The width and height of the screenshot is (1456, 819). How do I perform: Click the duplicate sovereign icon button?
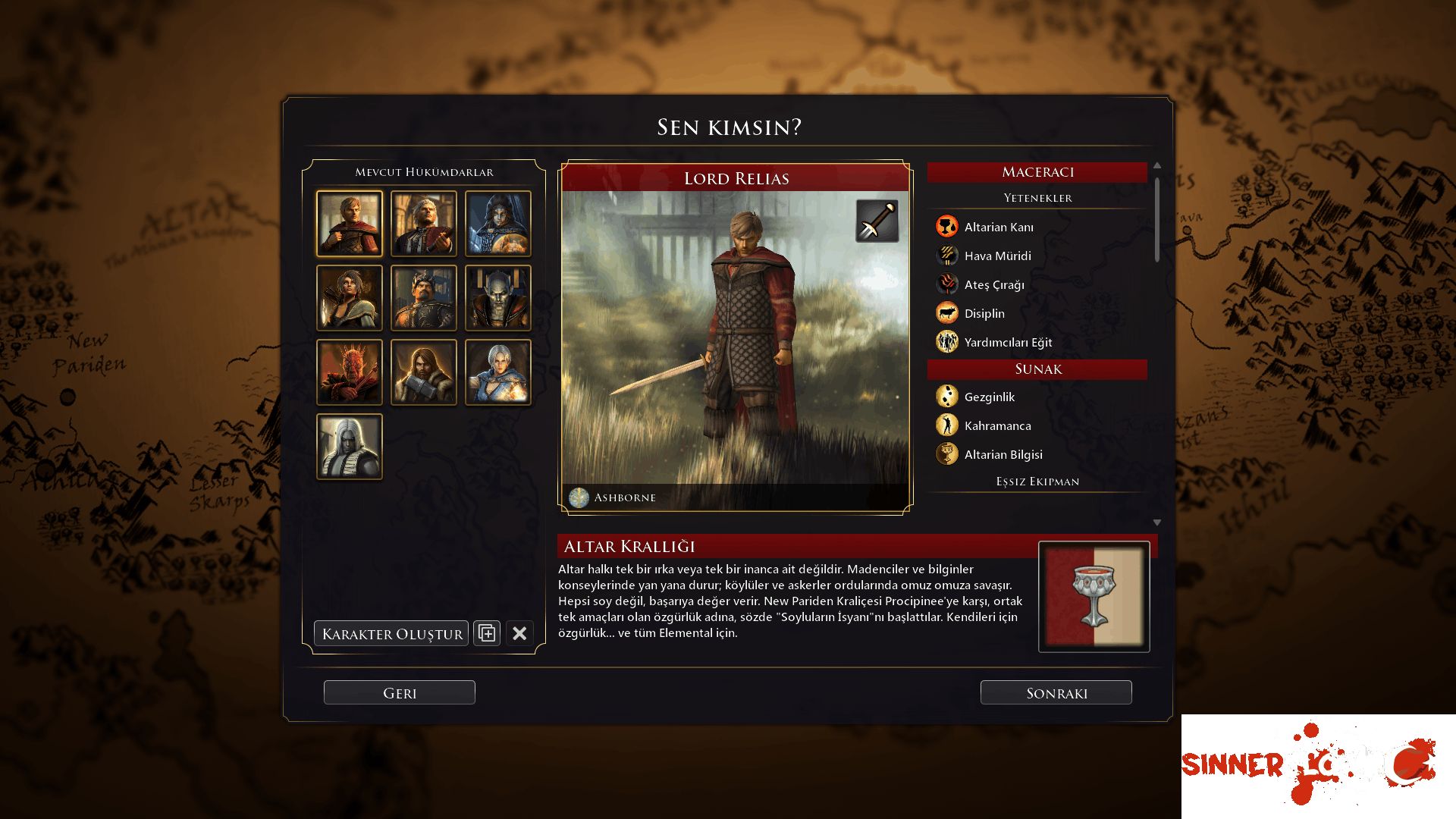point(487,633)
